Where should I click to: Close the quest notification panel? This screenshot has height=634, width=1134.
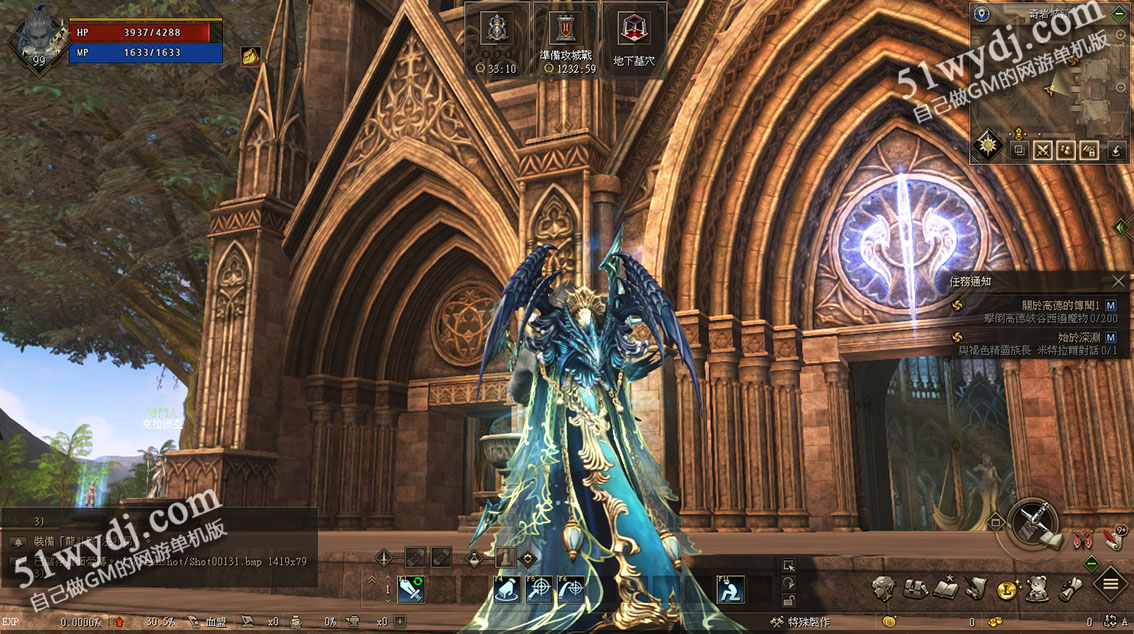tap(1118, 282)
